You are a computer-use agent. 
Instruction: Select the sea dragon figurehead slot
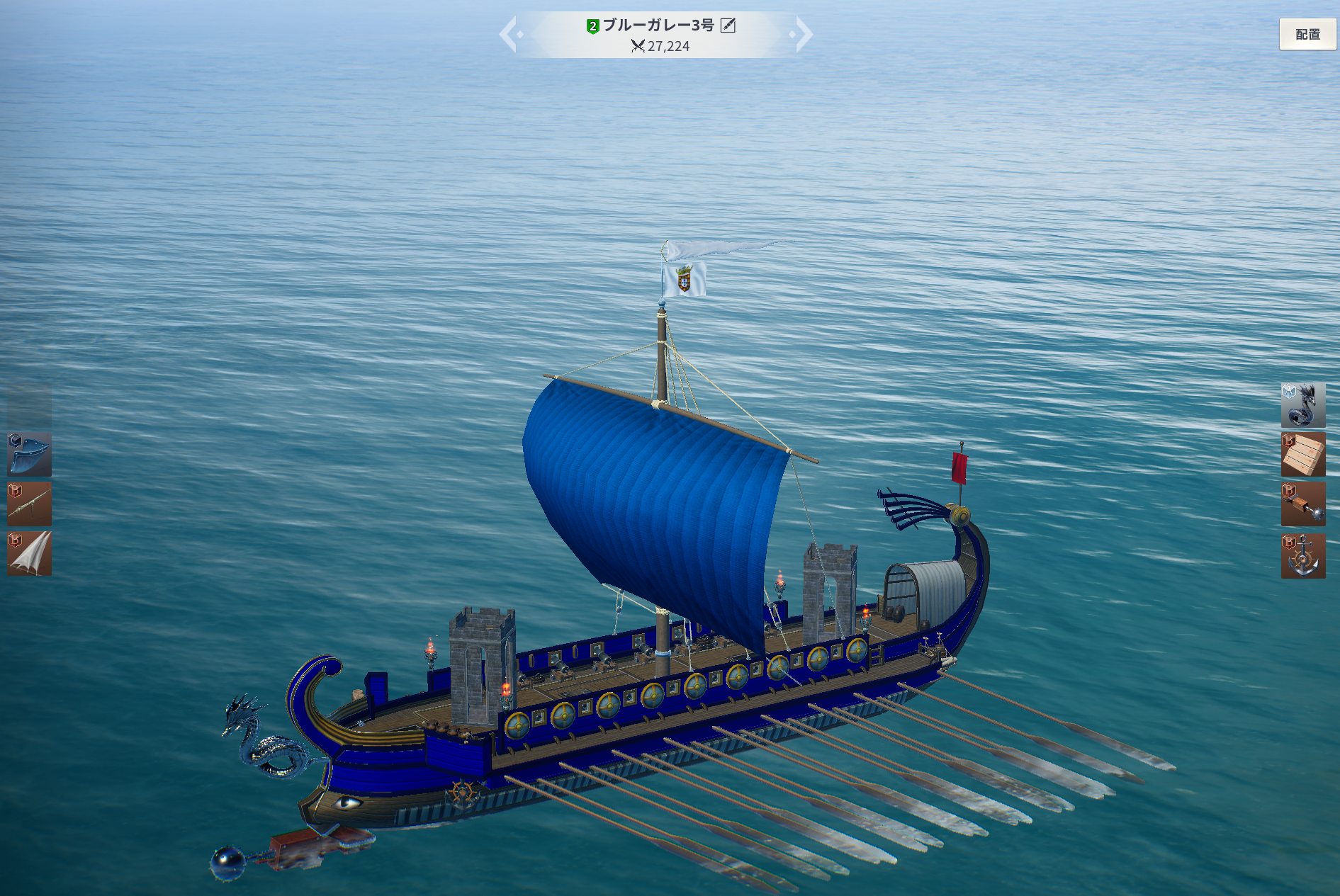pyautogui.click(x=1302, y=405)
